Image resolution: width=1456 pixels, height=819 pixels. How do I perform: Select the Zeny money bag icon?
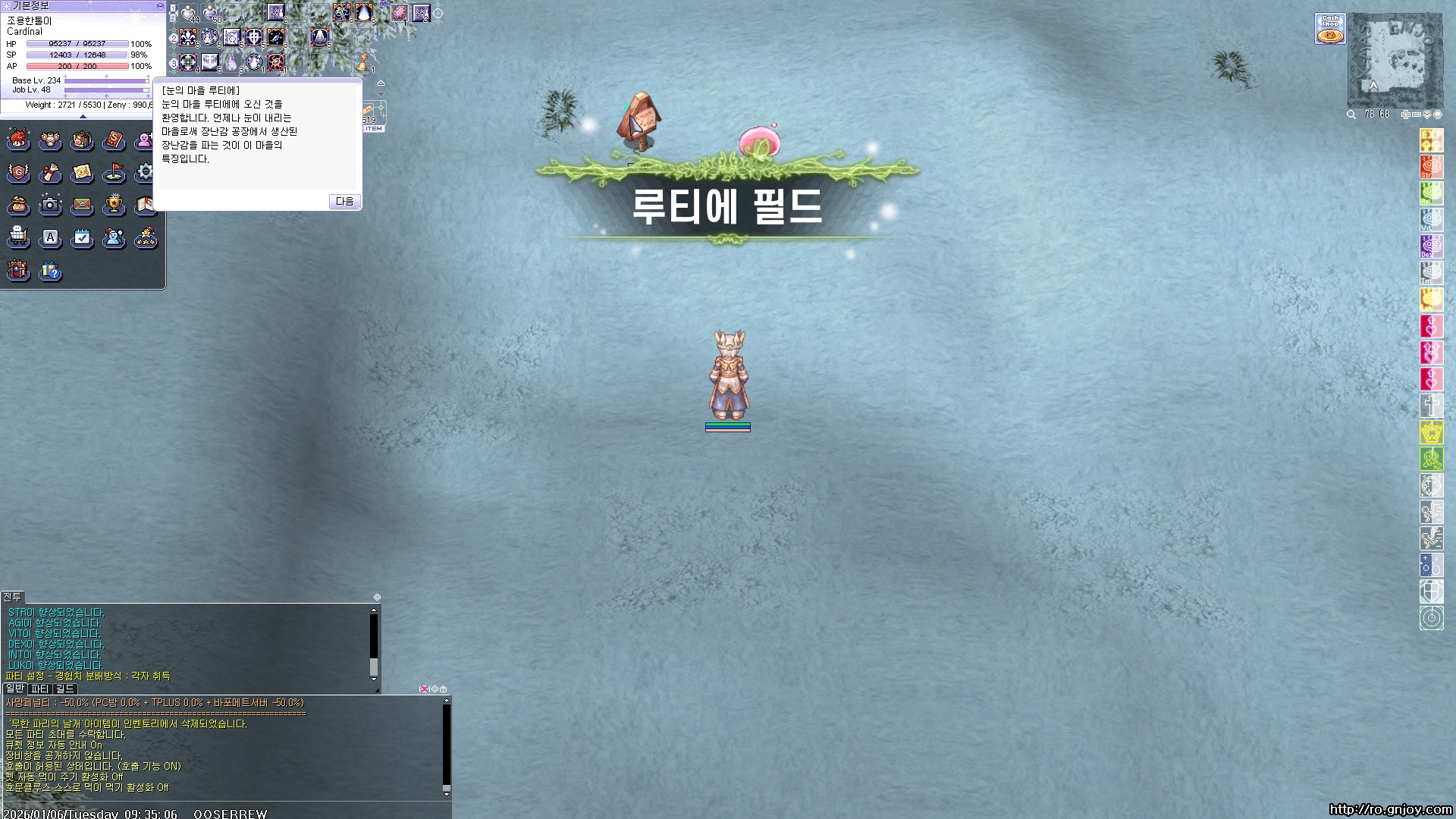coord(18,206)
